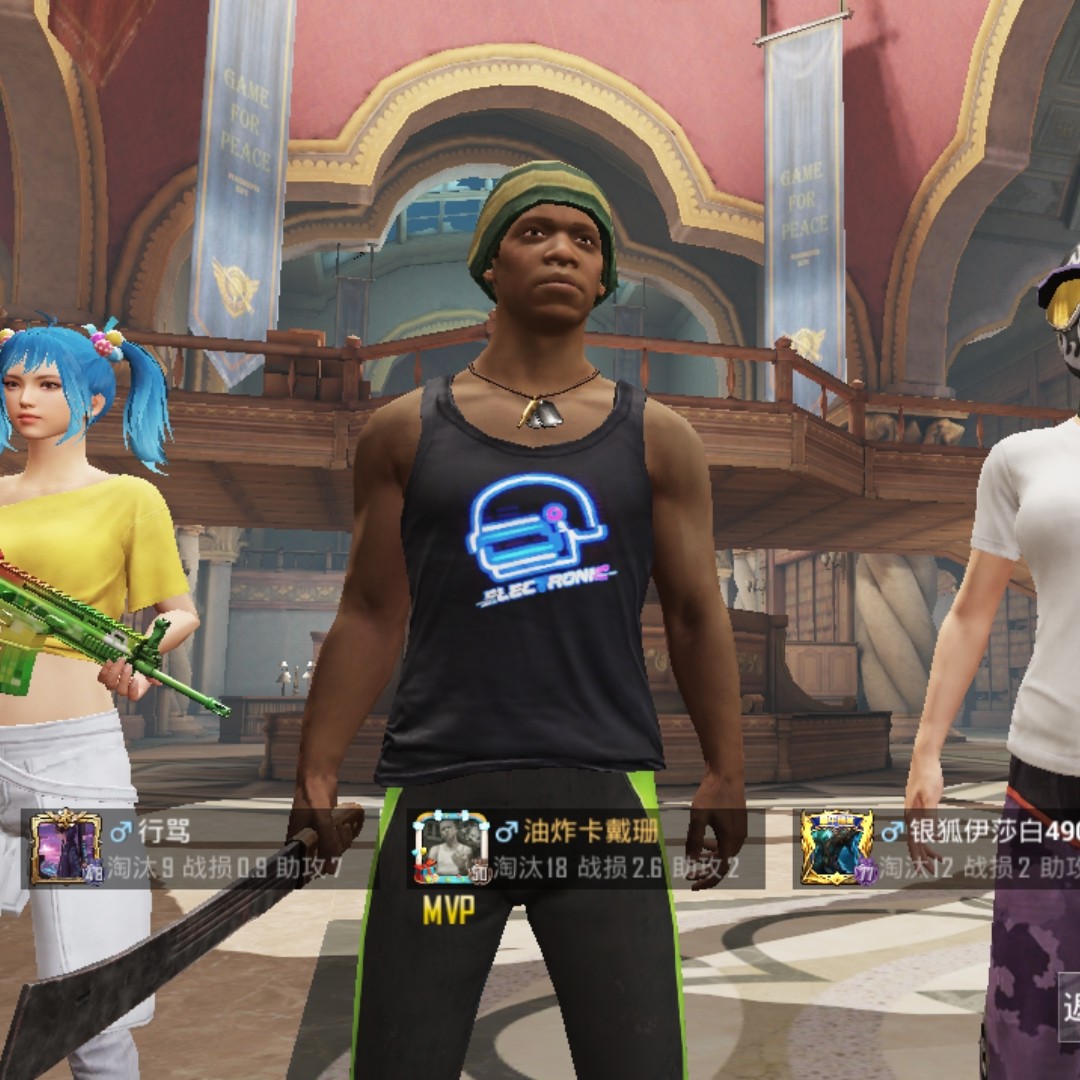
Task: View 银狐伊莎白's avatar portrait
Action: click(836, 847)
